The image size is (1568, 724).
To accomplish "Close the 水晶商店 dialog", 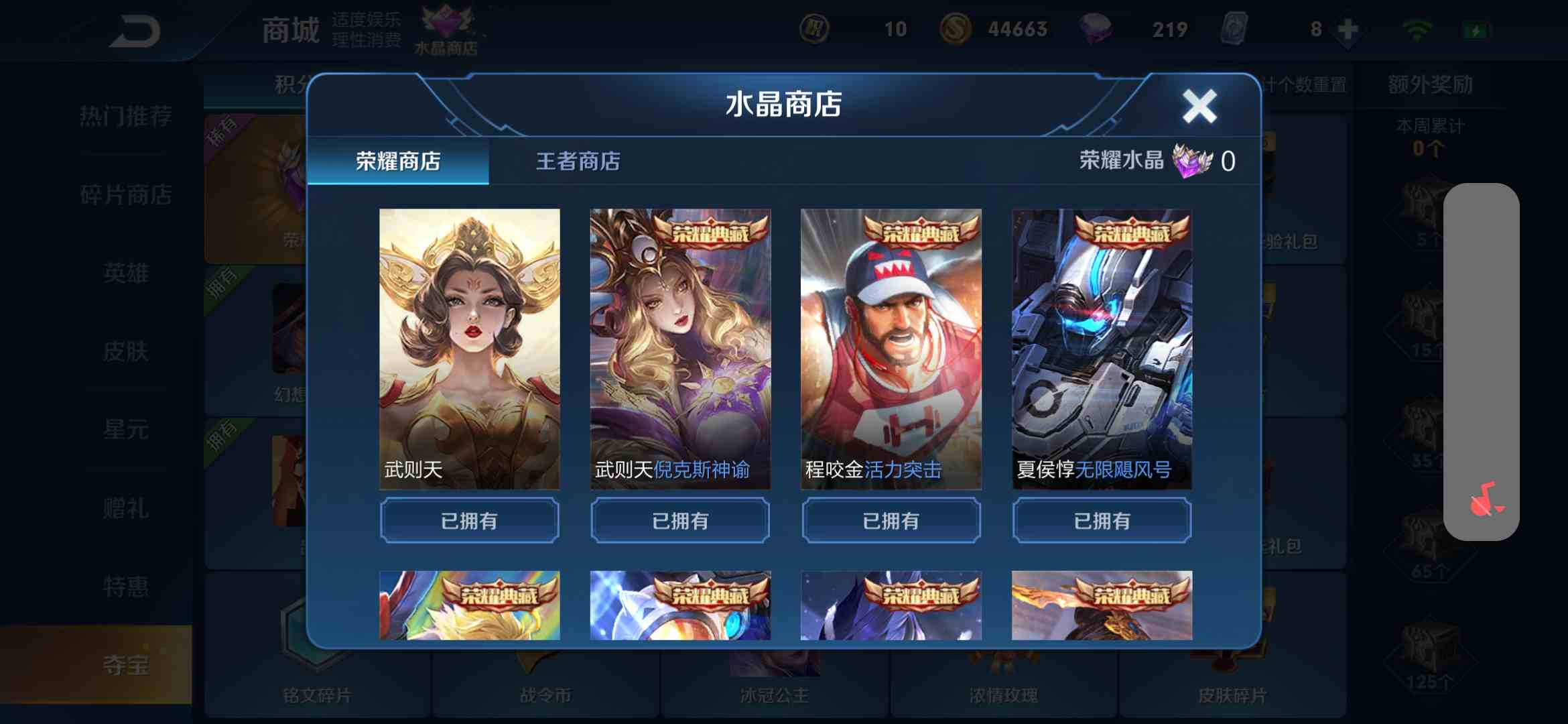I will (x=1199, y=105).
